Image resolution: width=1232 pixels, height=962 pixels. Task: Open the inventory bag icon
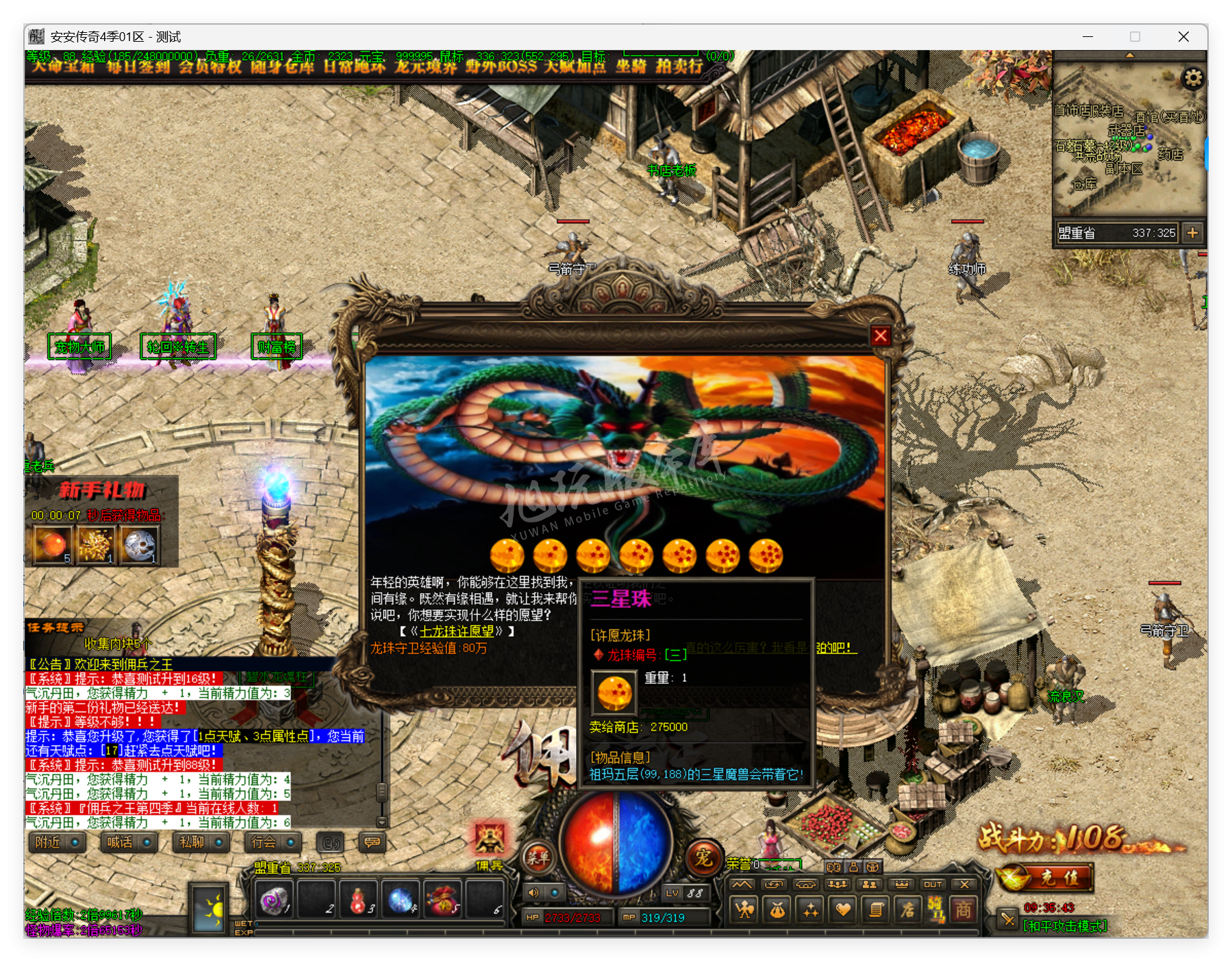[x=777, y=911]
